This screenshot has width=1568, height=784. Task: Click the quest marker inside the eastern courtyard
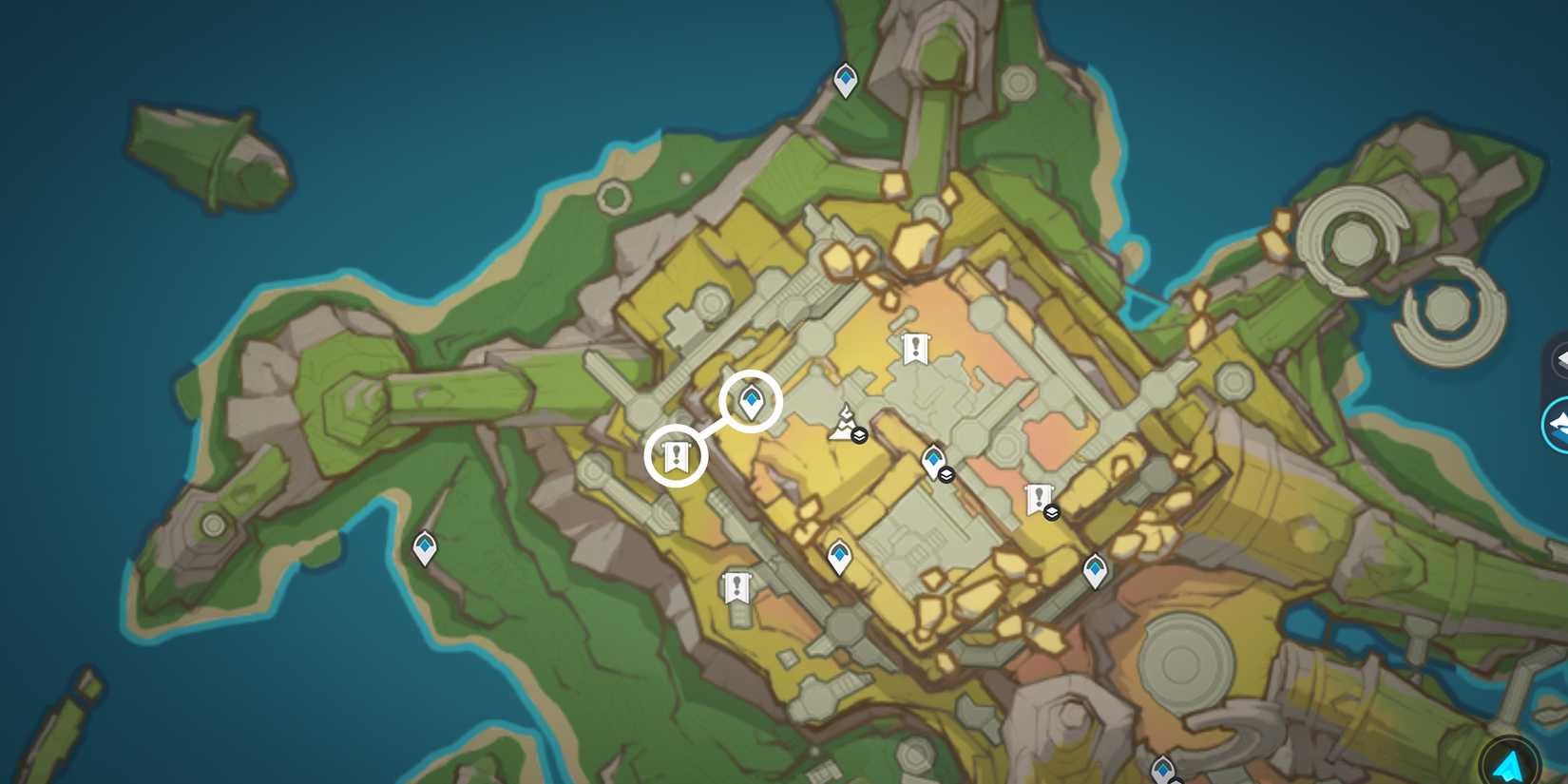point(1038,495)
